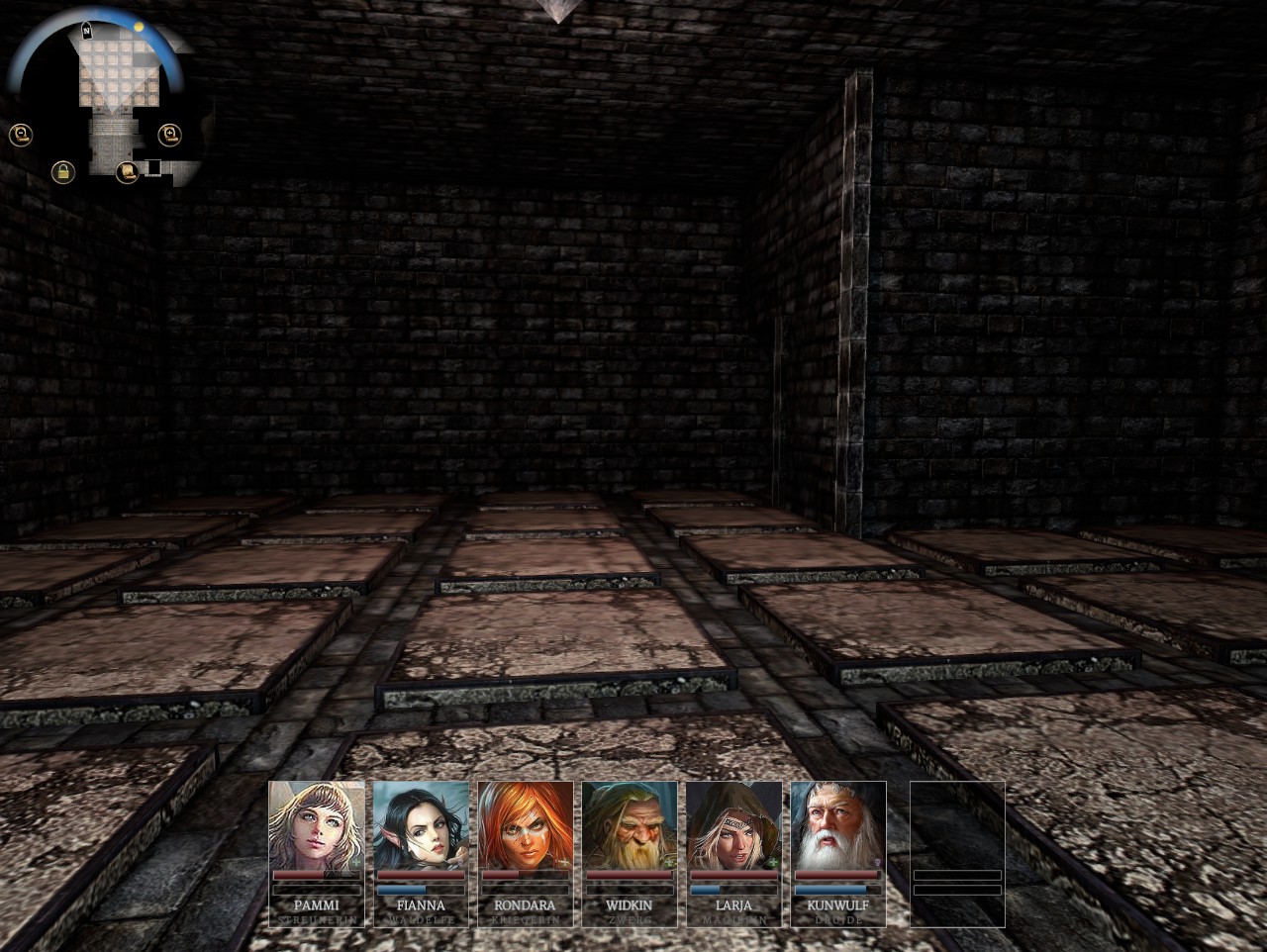Viewport: 1267px width, 952px height.
Task: Click the north compass marker on minimap
Action: pyautogui.click(x=87, y=32)
